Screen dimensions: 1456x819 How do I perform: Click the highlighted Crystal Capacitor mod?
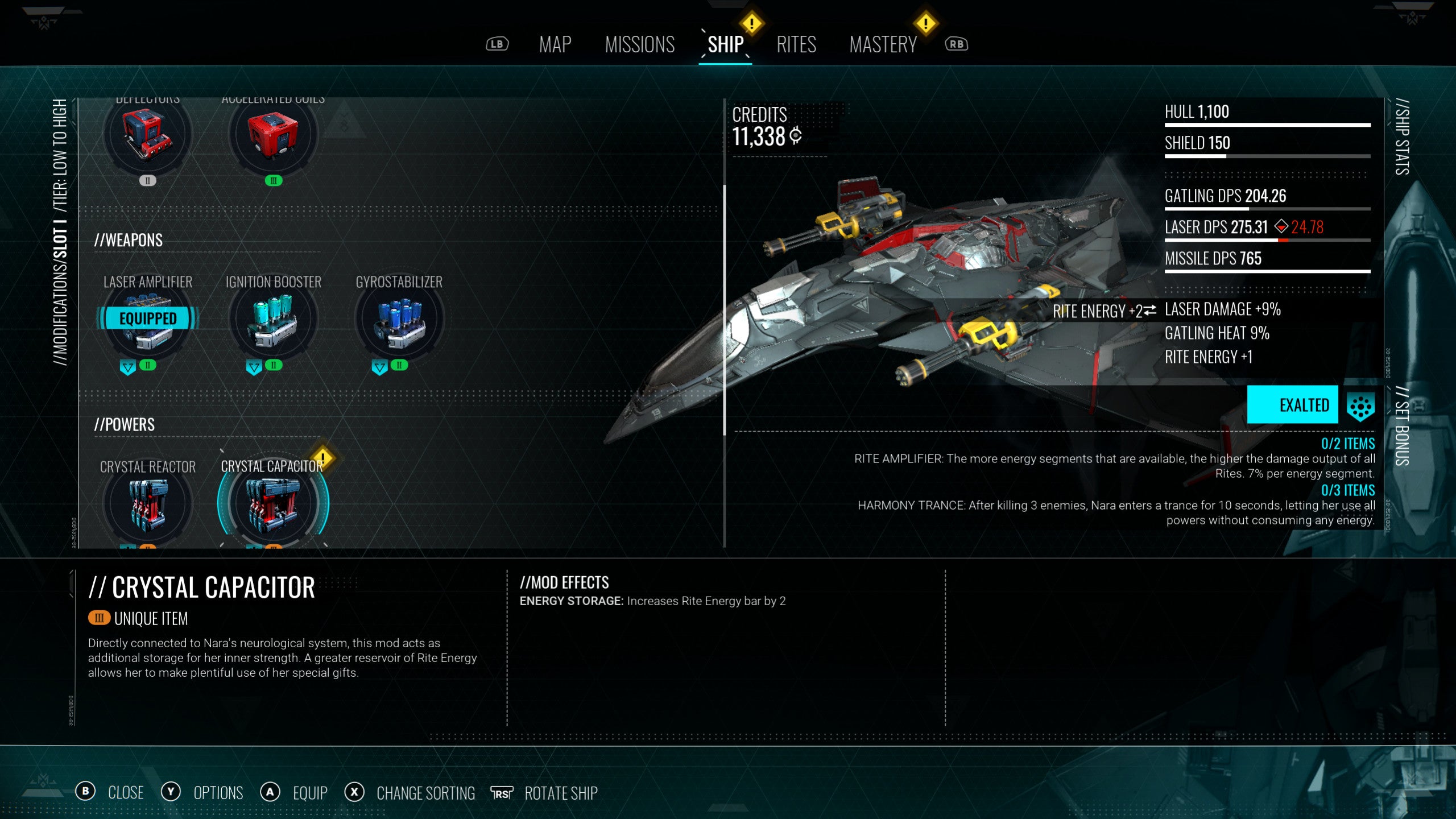tap(274, 503)
